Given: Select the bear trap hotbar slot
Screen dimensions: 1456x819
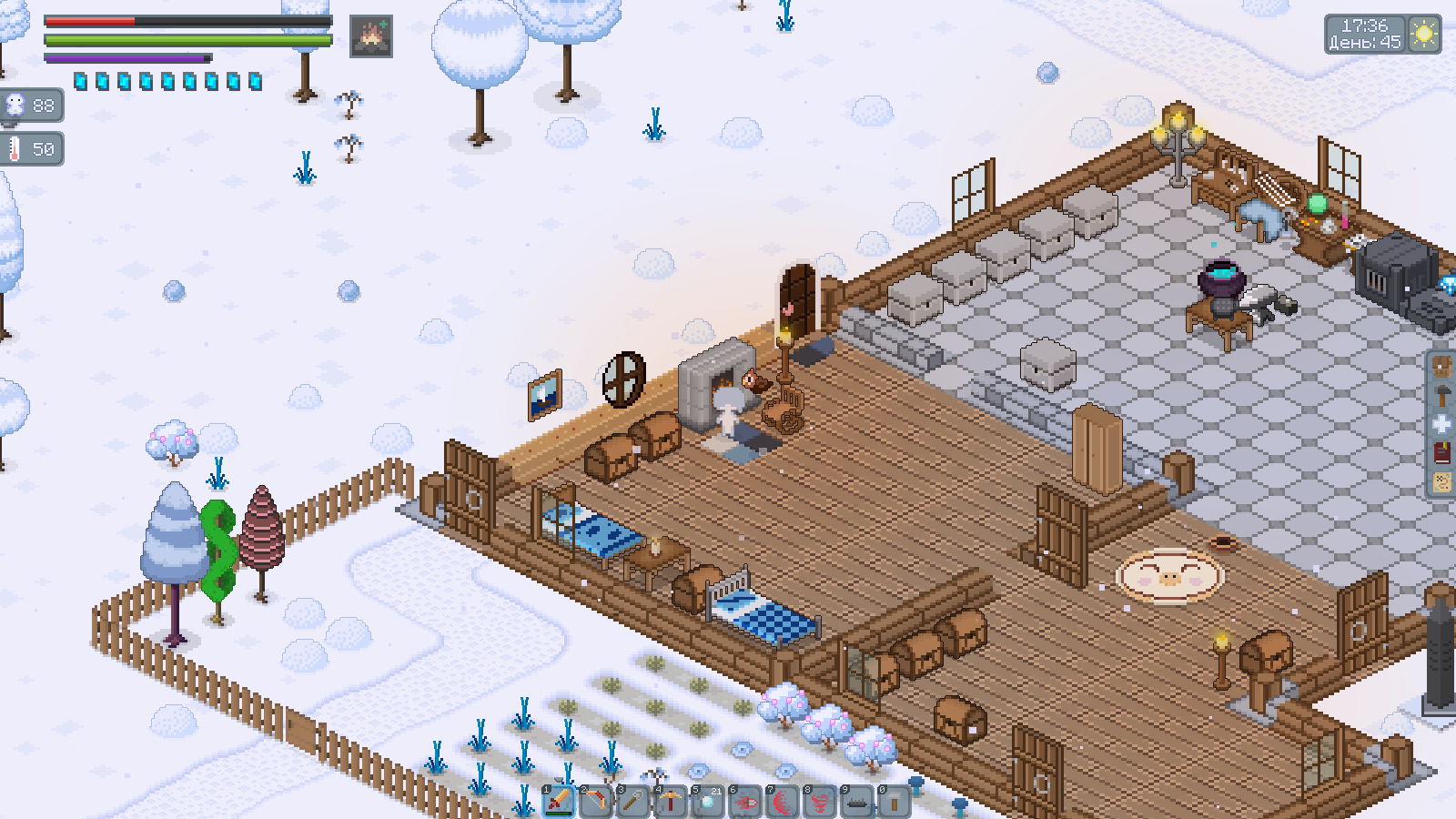Looking at the screenshot, I should pos(857,802).
